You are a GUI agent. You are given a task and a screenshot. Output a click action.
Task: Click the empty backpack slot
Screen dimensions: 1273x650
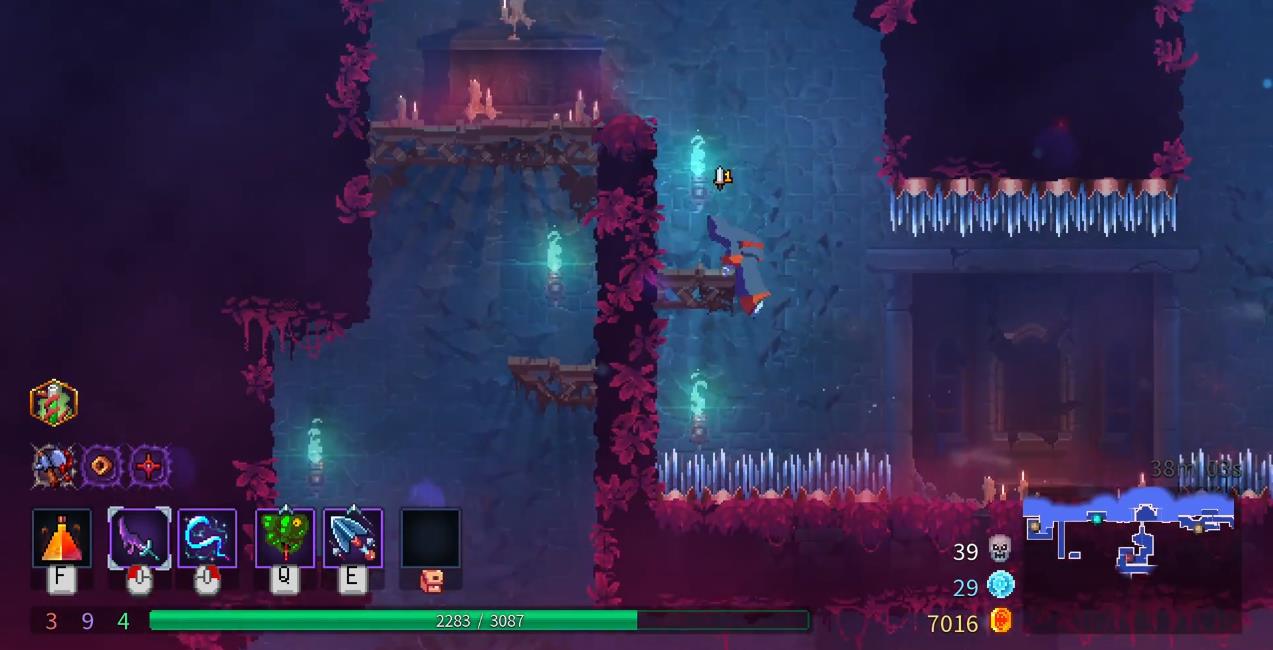click(x=430, y=538)
